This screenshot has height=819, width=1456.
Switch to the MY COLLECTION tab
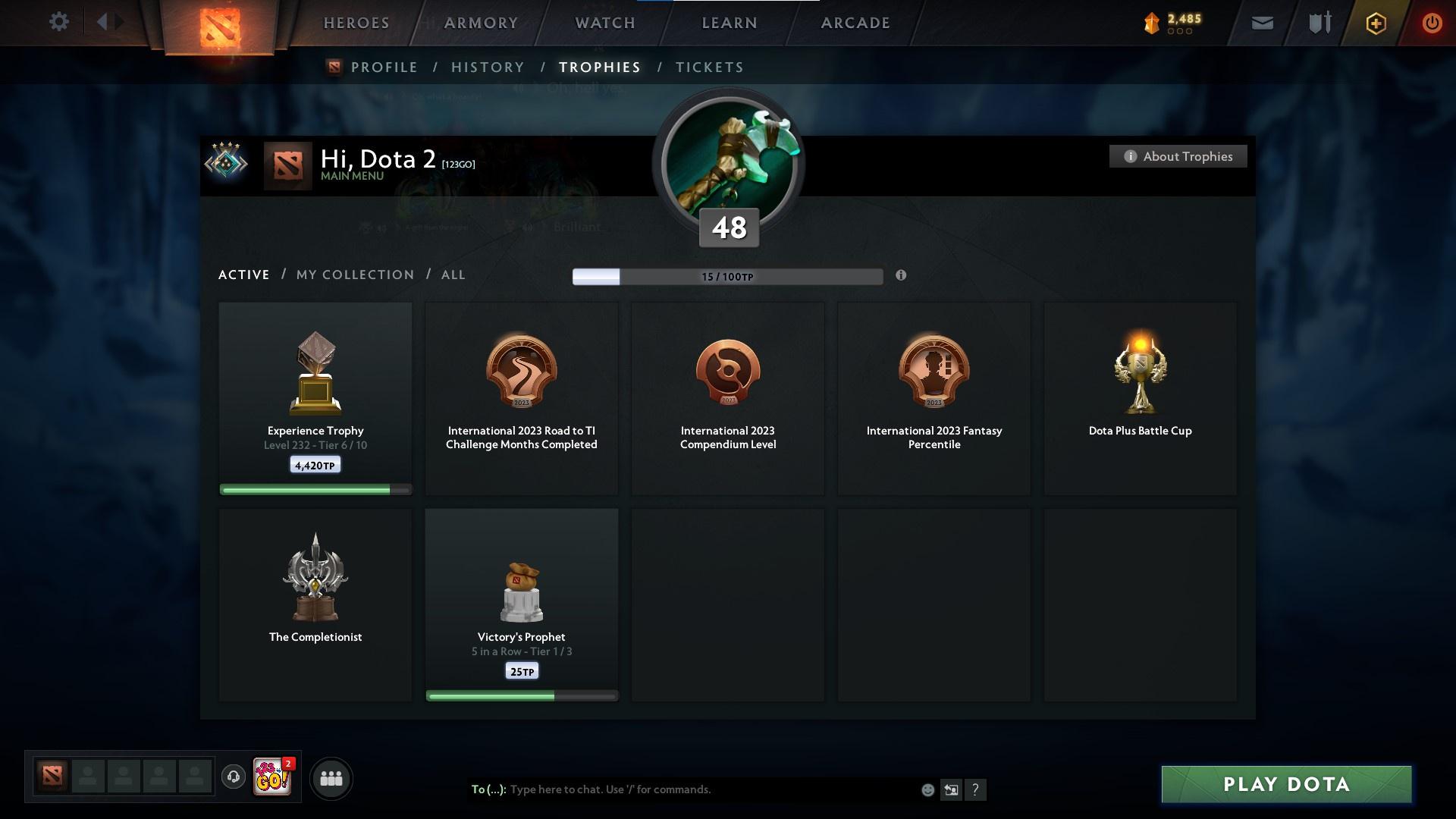point(354,275)
